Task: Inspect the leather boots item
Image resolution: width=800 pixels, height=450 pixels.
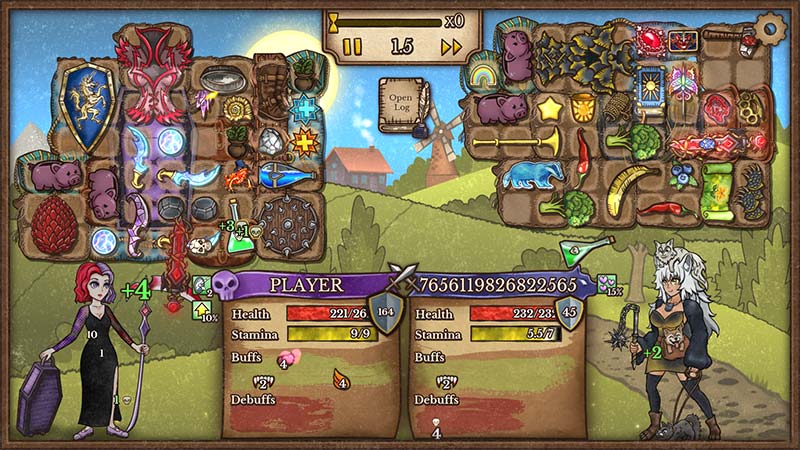Action: click(271, 86)
